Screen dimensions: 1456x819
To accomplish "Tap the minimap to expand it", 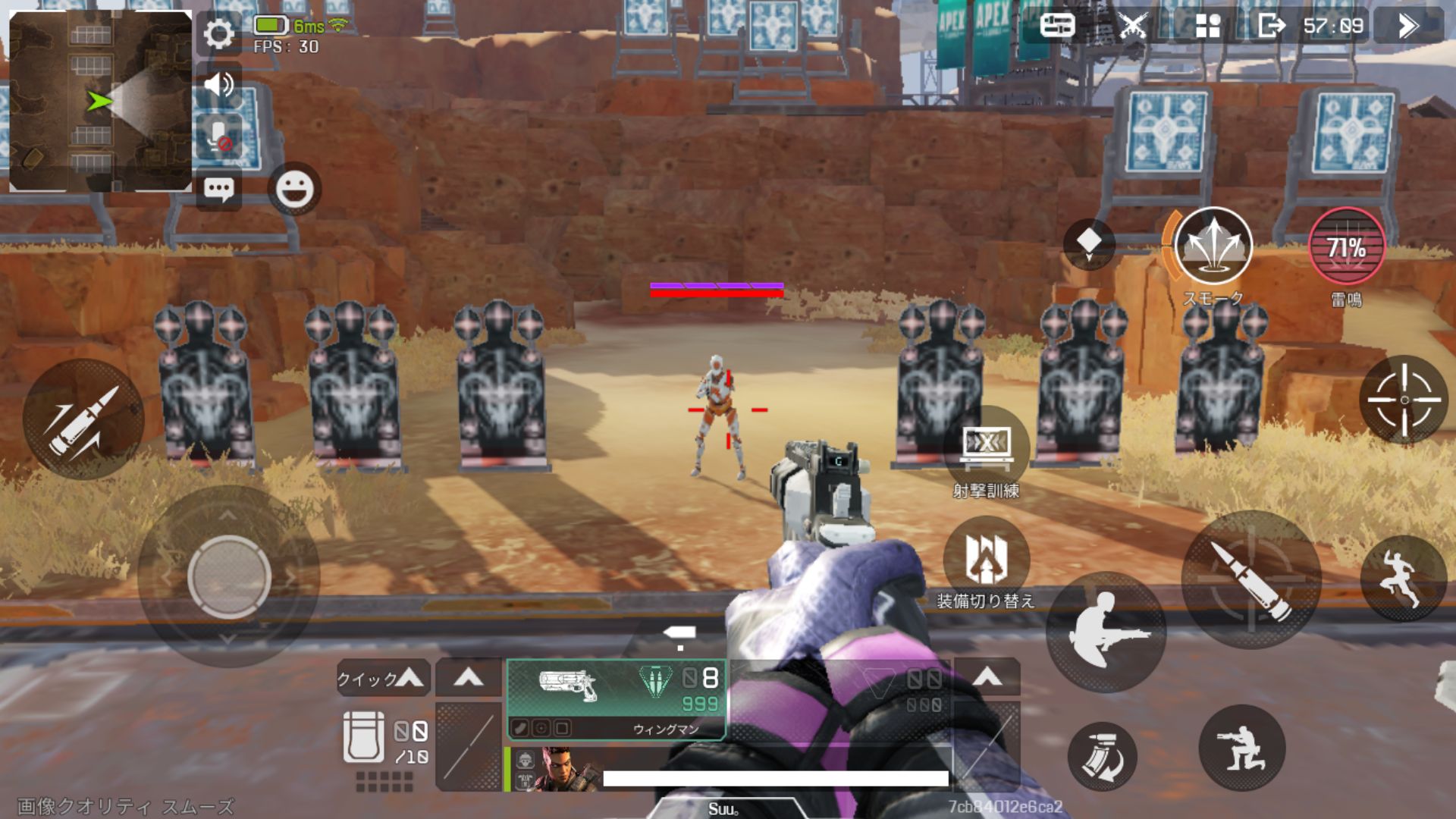I will [x=100, y=101].
